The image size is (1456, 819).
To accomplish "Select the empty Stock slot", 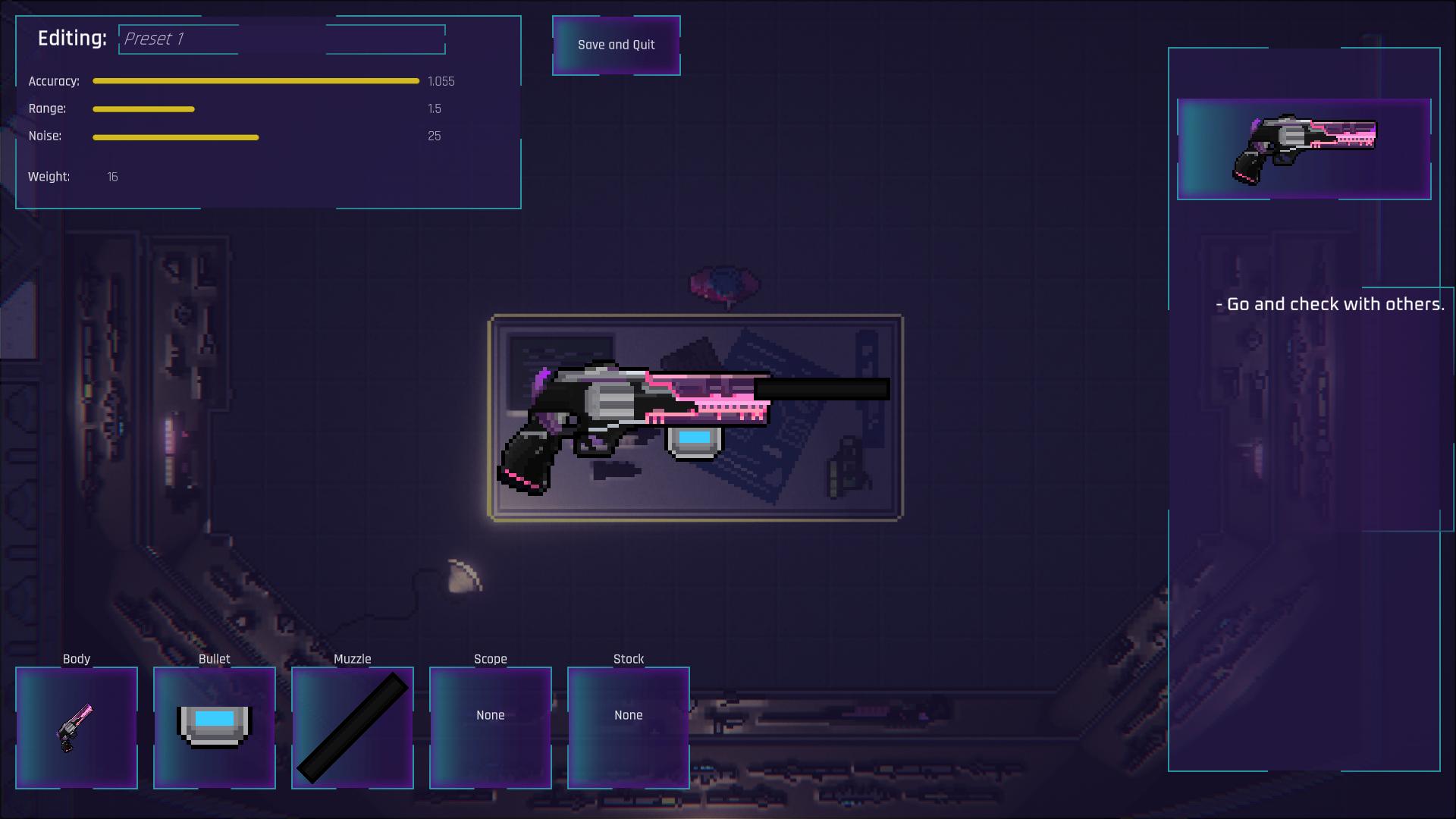I will click(629, 728).
